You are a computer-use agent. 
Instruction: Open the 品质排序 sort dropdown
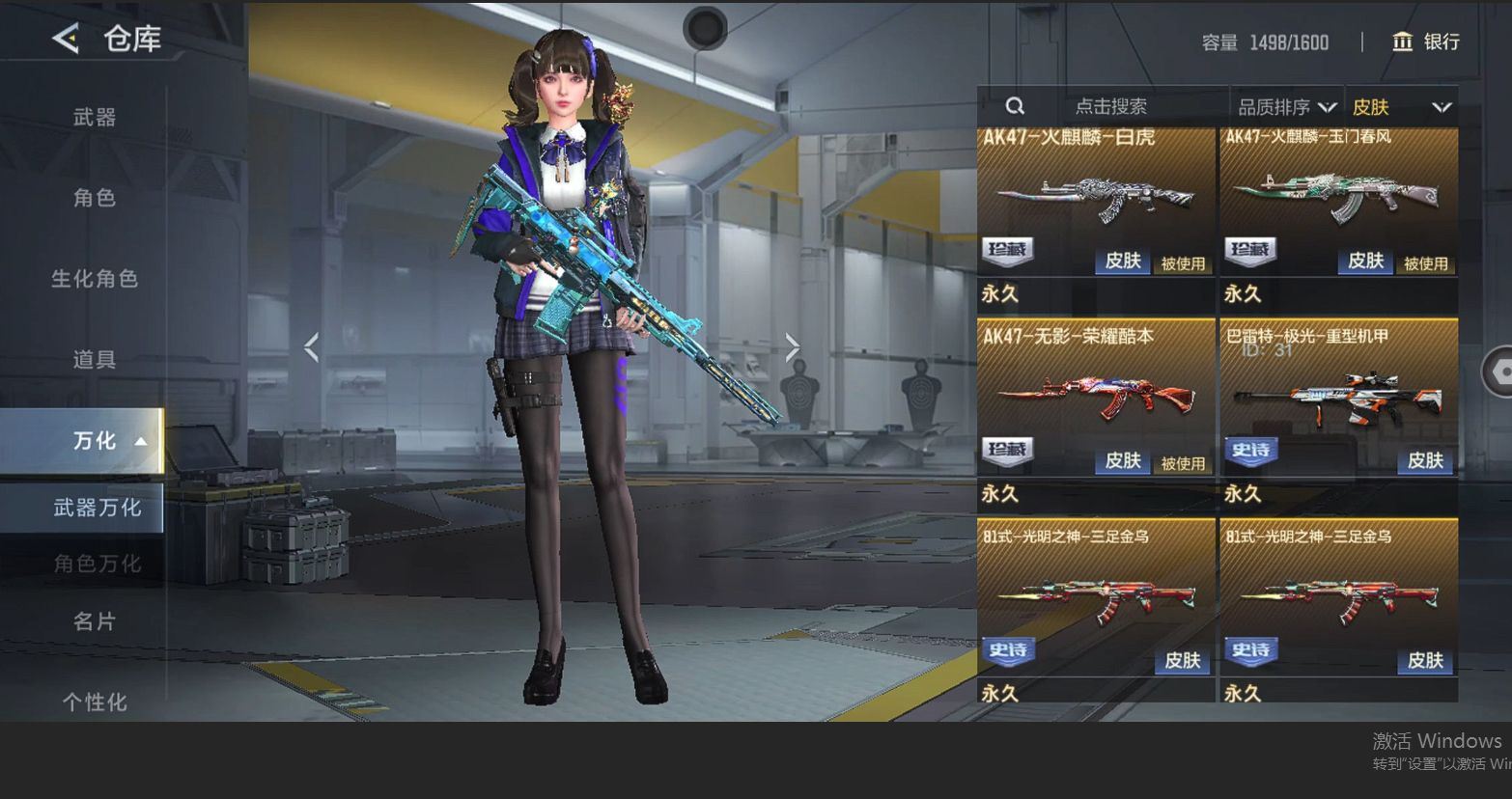click(x=1286, y=107)
